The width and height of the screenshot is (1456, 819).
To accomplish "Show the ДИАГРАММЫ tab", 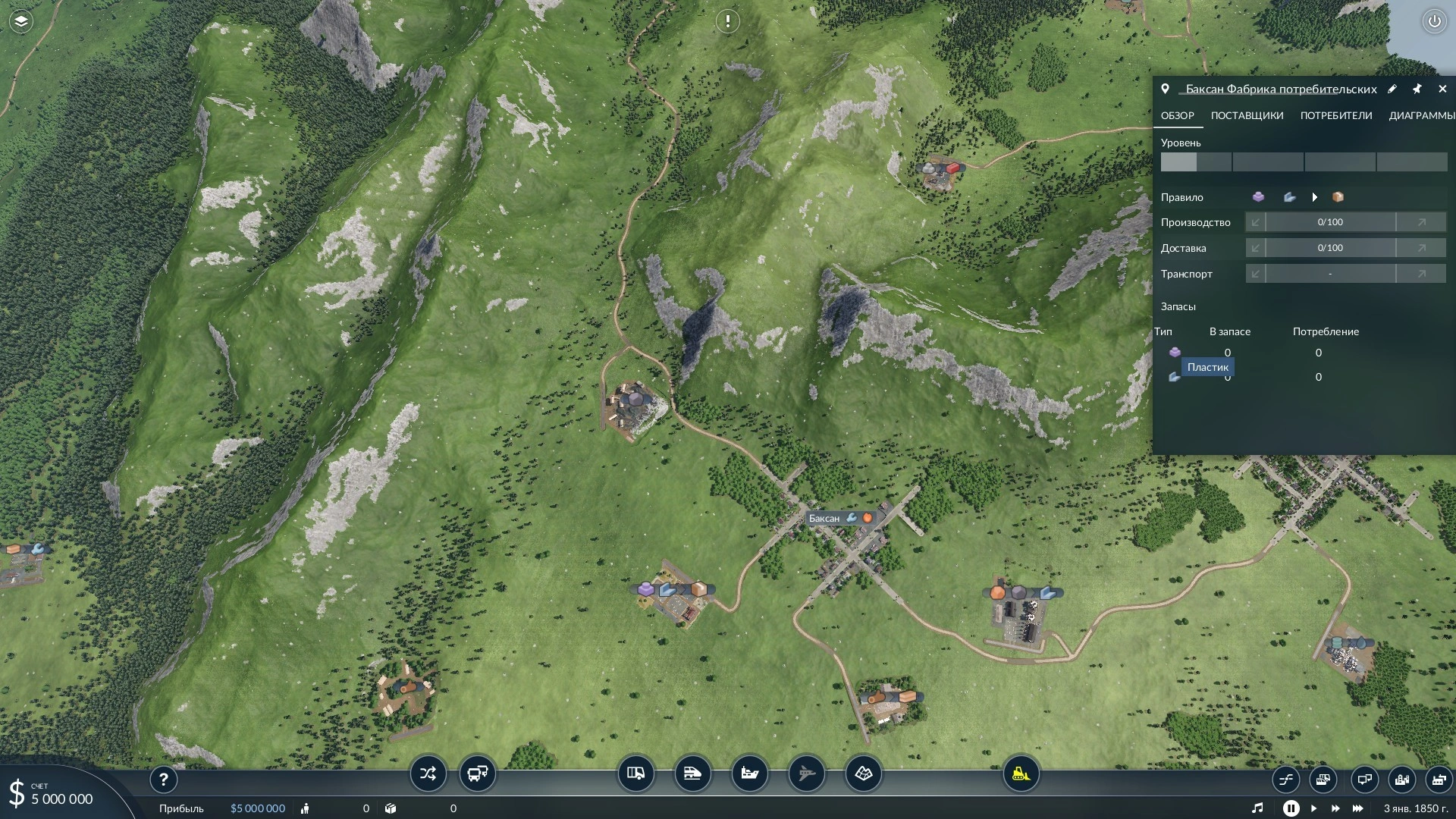I will (x=1421, y=116).
